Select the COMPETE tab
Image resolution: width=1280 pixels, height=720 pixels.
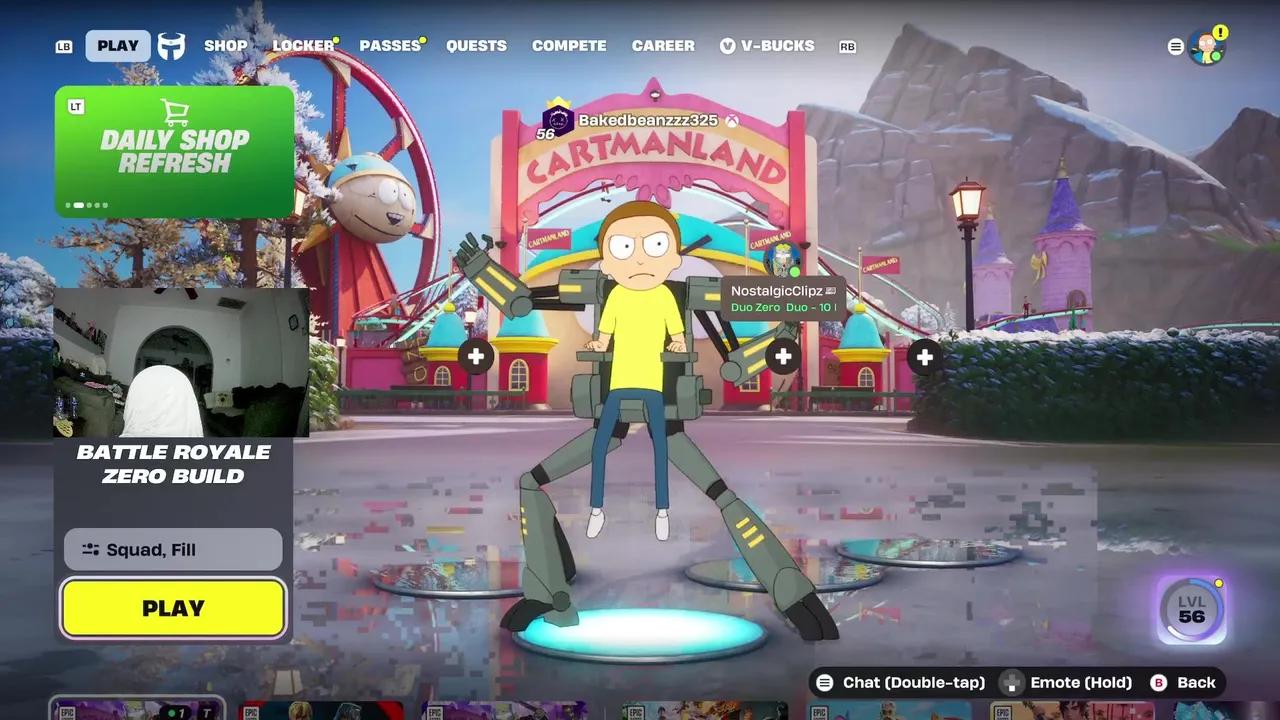pos(569,45)
